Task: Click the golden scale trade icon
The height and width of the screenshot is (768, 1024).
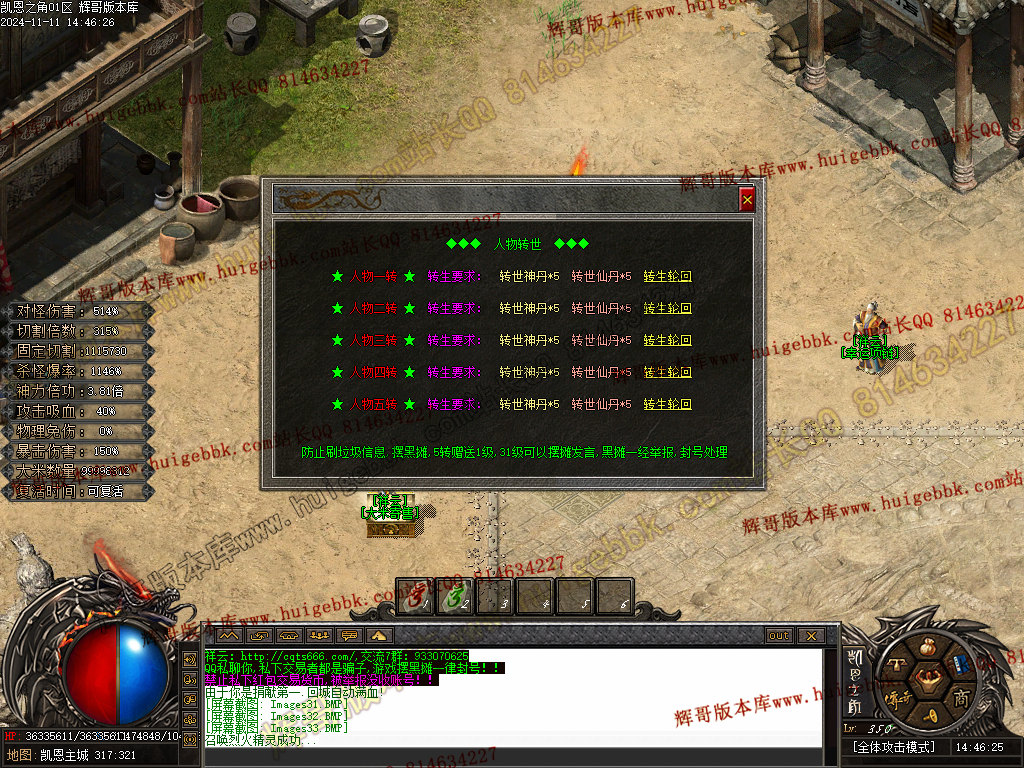Action: [897, 664]
